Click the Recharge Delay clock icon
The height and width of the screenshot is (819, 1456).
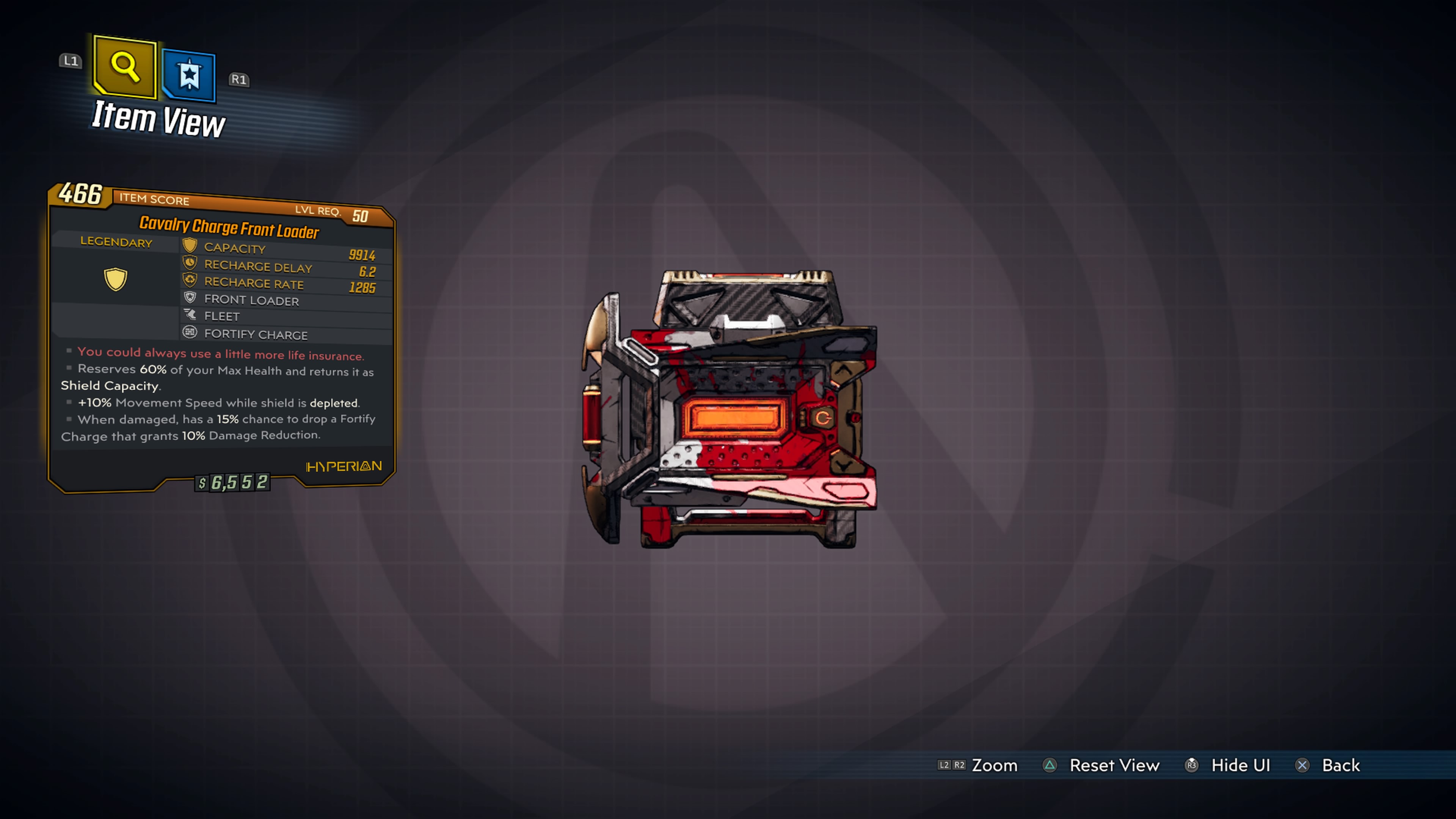190,263
